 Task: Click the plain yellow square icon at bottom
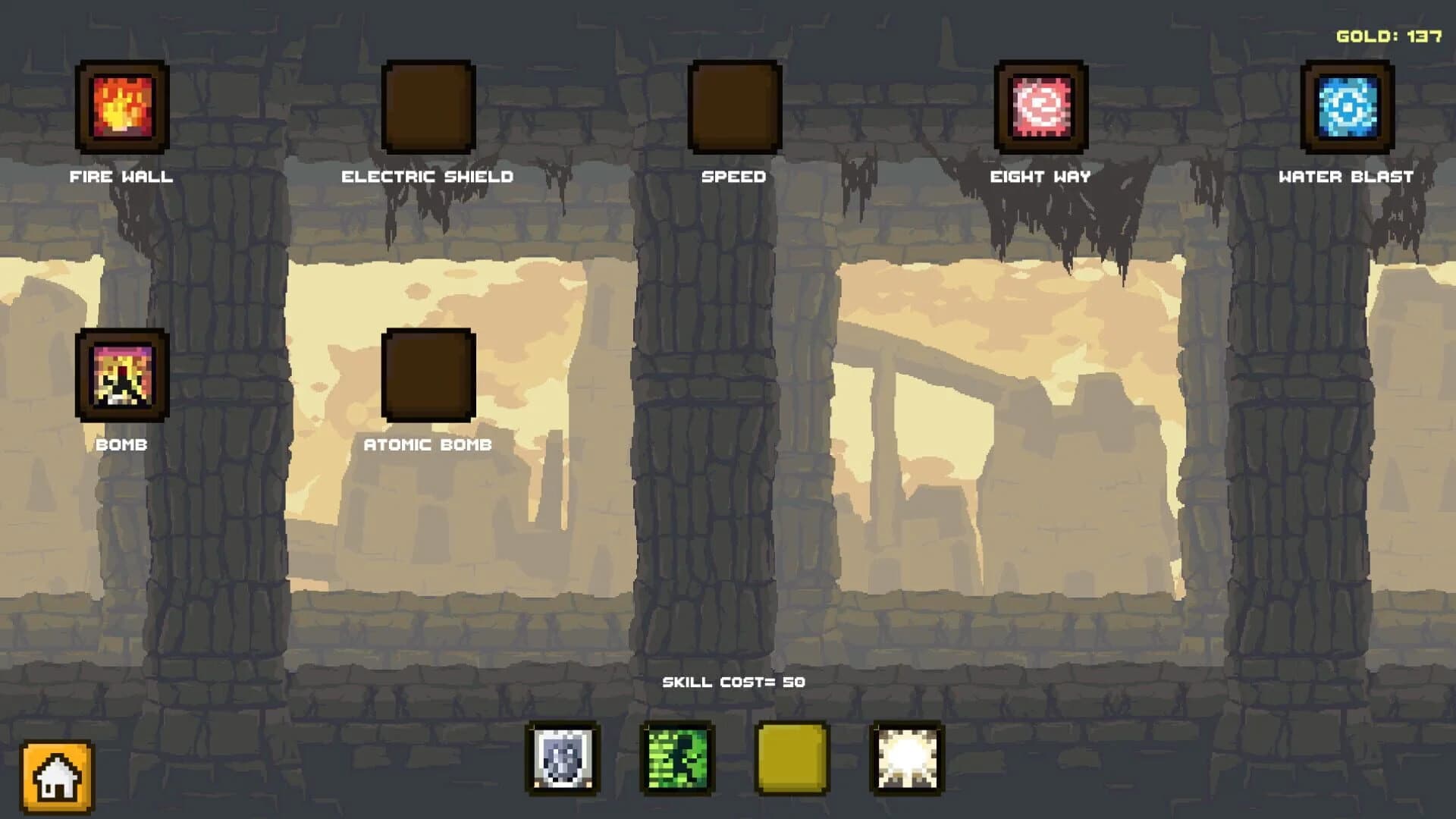point(791,758)
